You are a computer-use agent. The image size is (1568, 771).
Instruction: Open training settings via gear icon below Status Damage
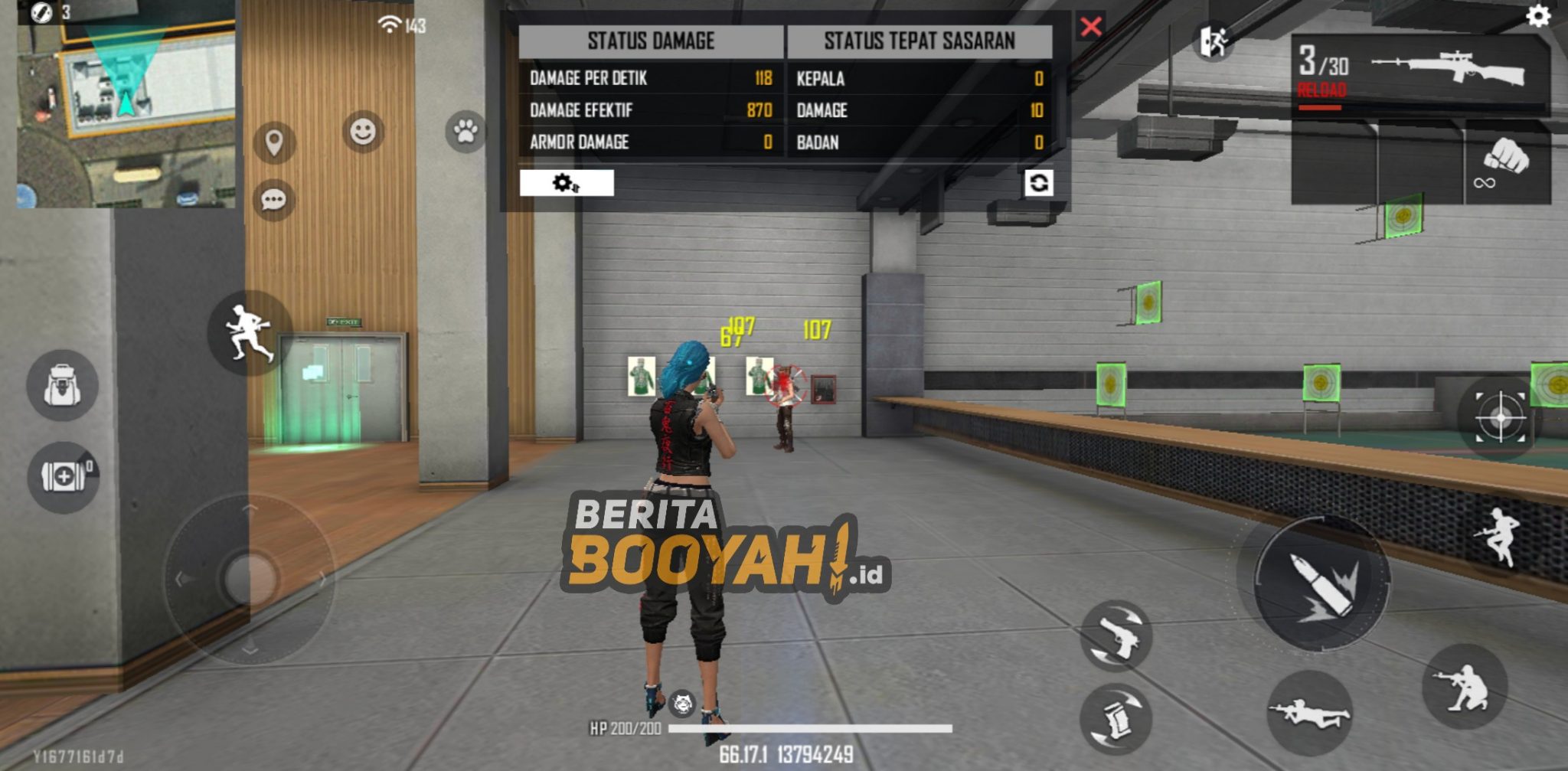[x=564, y=184]
